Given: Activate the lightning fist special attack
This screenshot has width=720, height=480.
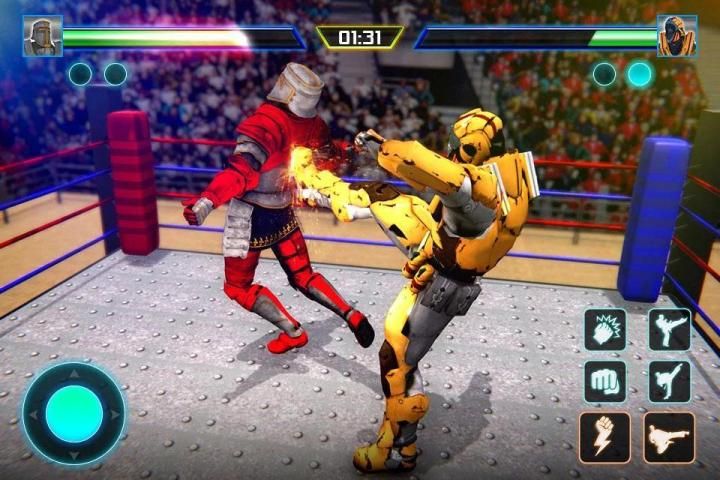Looking at the screenshot, I should pyautogui.click(x=605, y=437).
